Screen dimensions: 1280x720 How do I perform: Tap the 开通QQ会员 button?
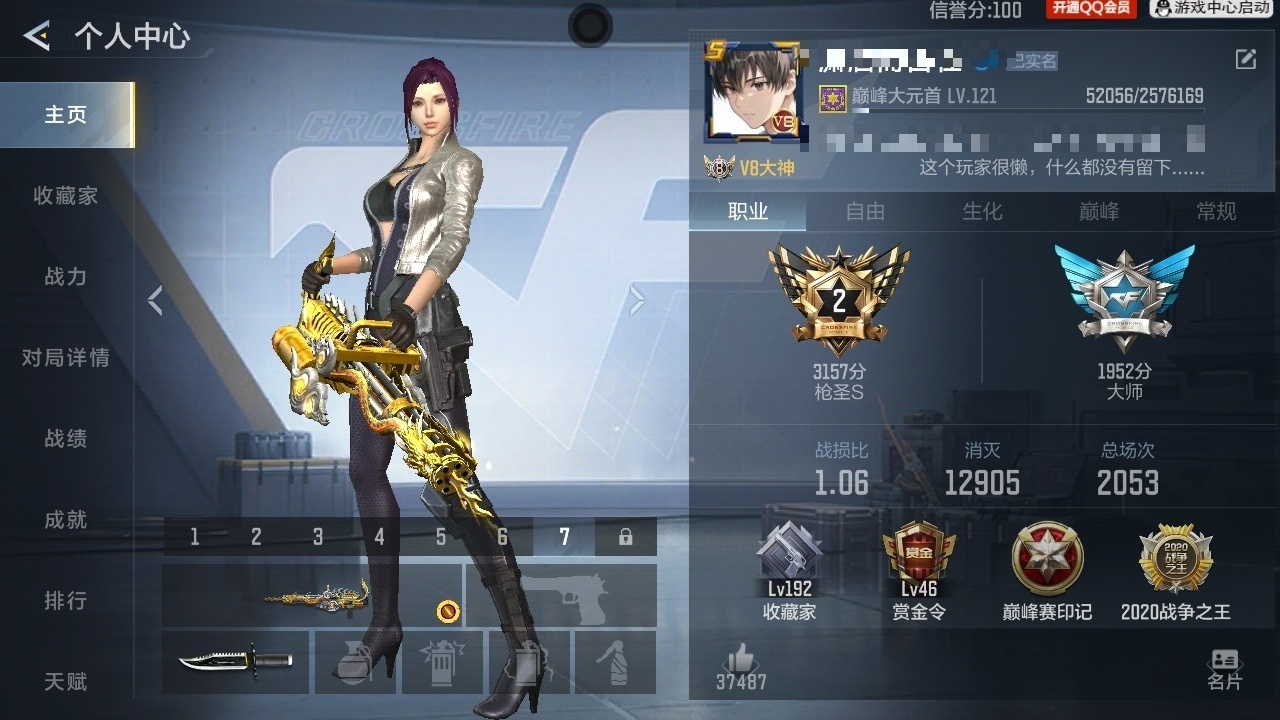click(x=1091, y=9)
